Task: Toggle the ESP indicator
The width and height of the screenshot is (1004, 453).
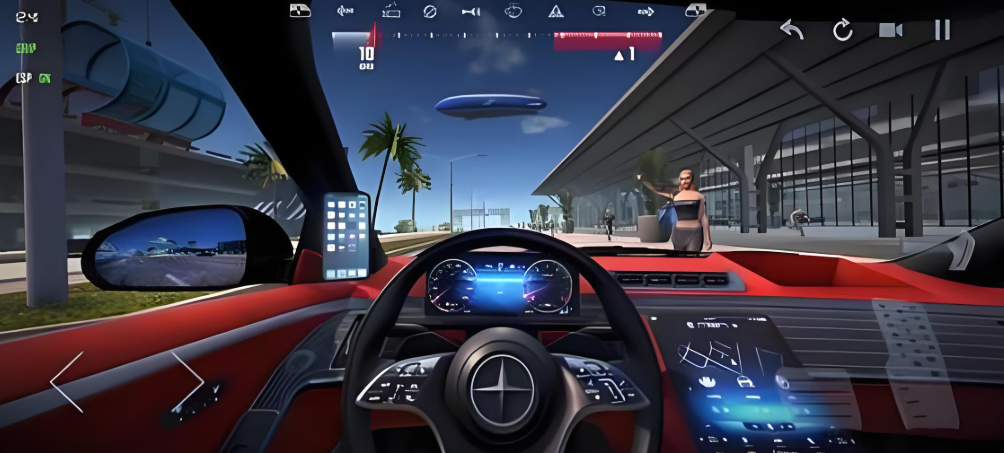Action: (32, 78)
